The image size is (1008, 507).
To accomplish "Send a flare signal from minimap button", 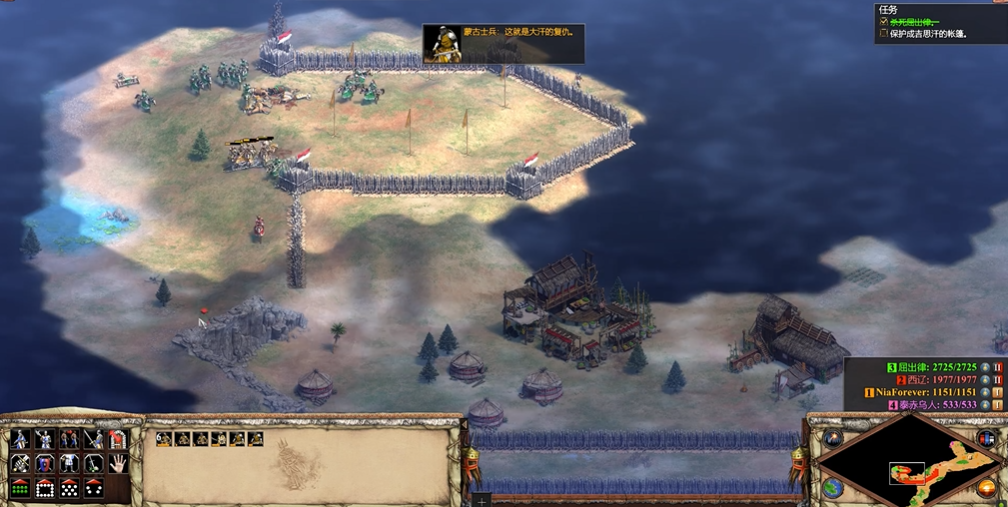I will (833, 440).
